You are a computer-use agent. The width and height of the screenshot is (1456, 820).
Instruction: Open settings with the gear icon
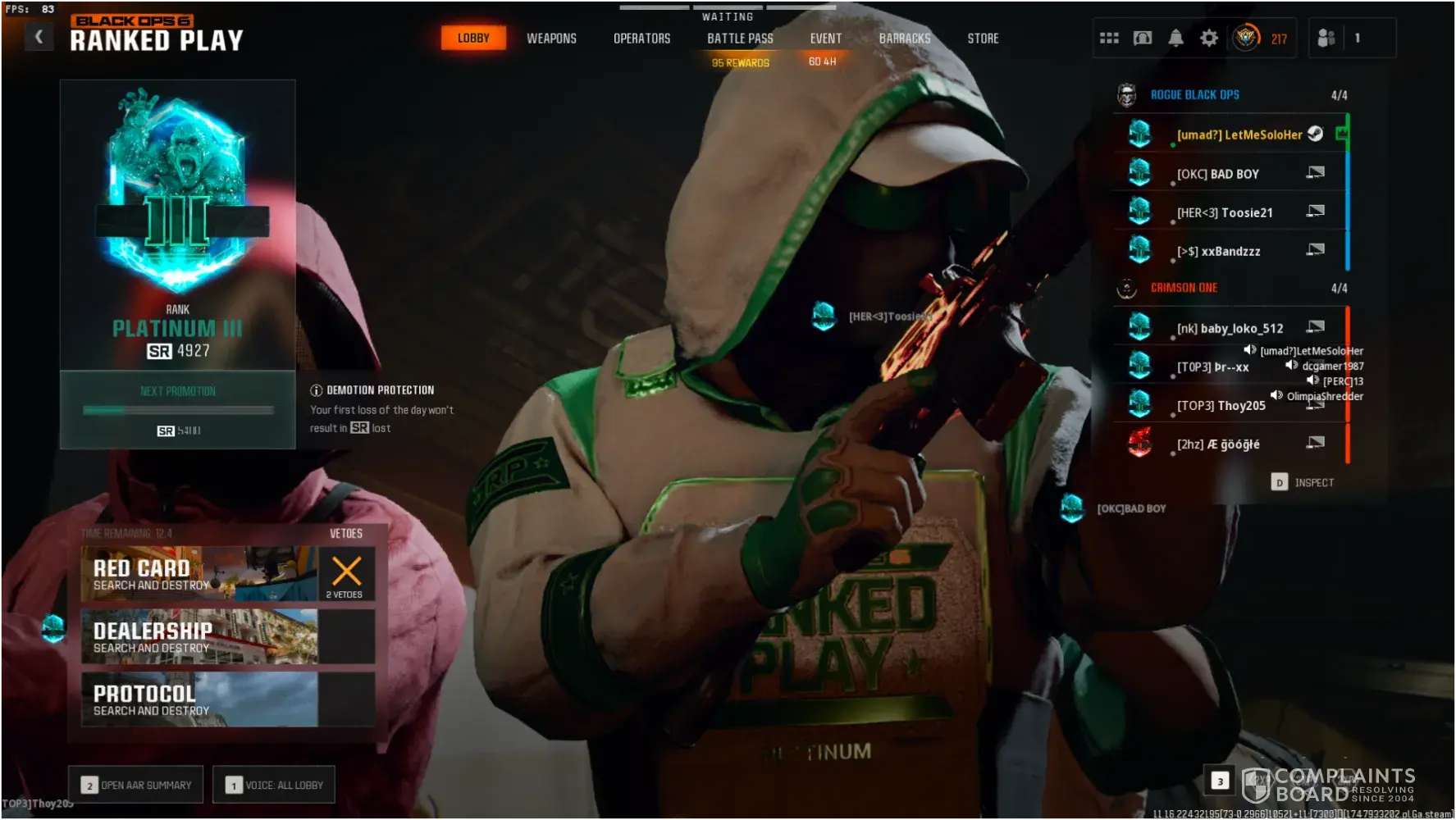click(x=1209, y=38)
